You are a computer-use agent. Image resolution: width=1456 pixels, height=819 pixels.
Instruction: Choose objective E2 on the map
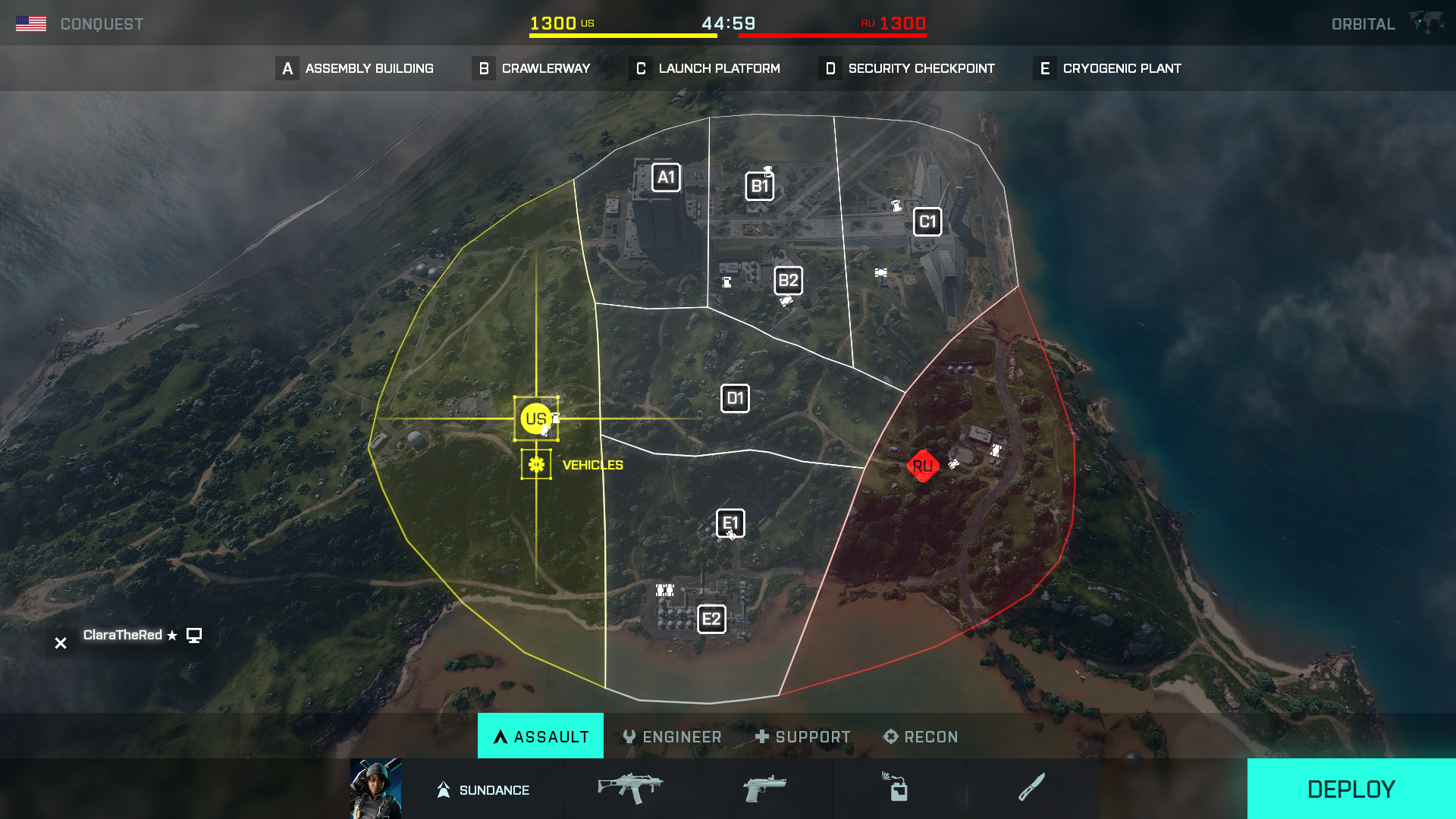tap(711, 620)
